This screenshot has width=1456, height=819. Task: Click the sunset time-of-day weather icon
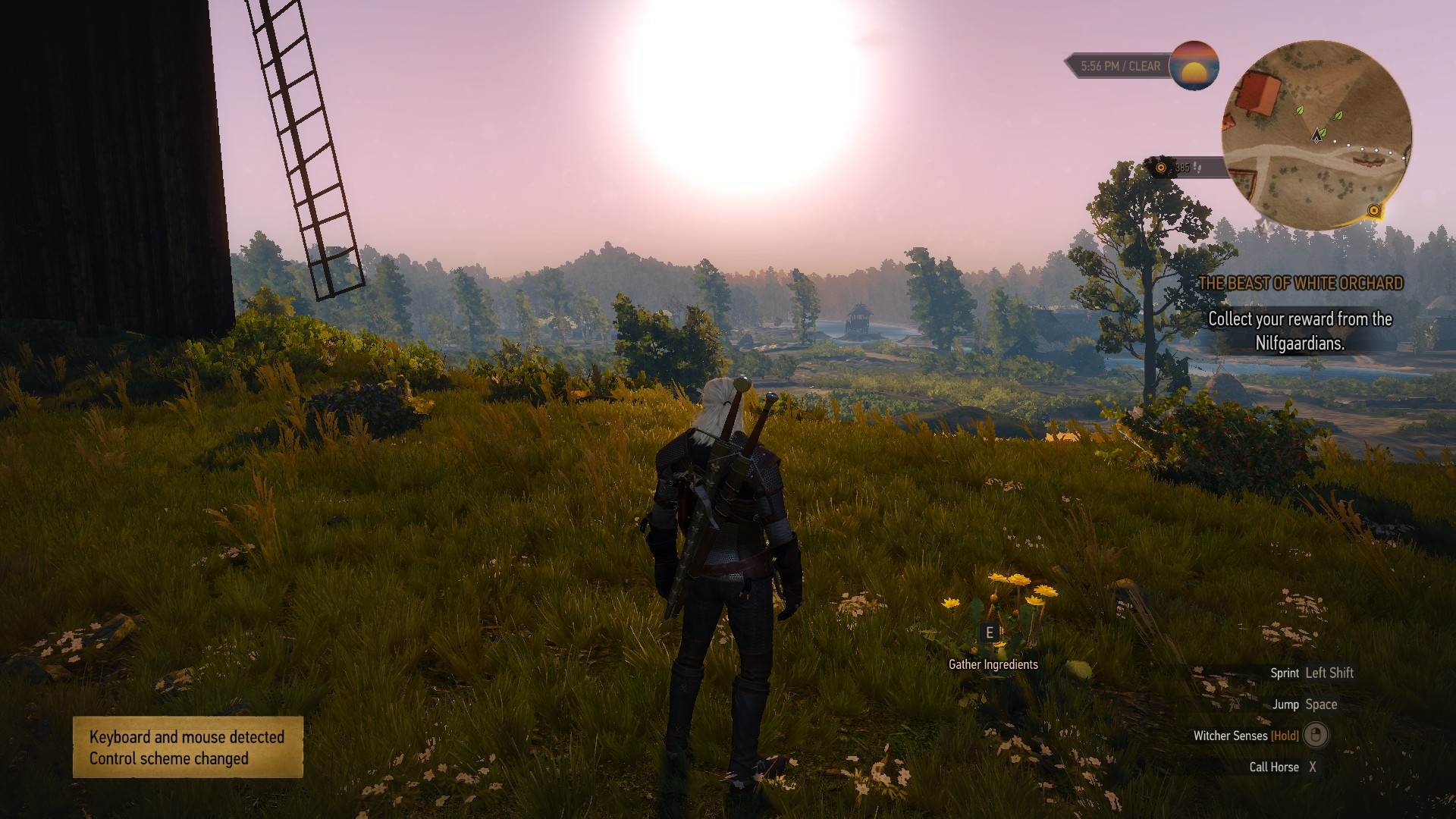tap(1194, 66)
